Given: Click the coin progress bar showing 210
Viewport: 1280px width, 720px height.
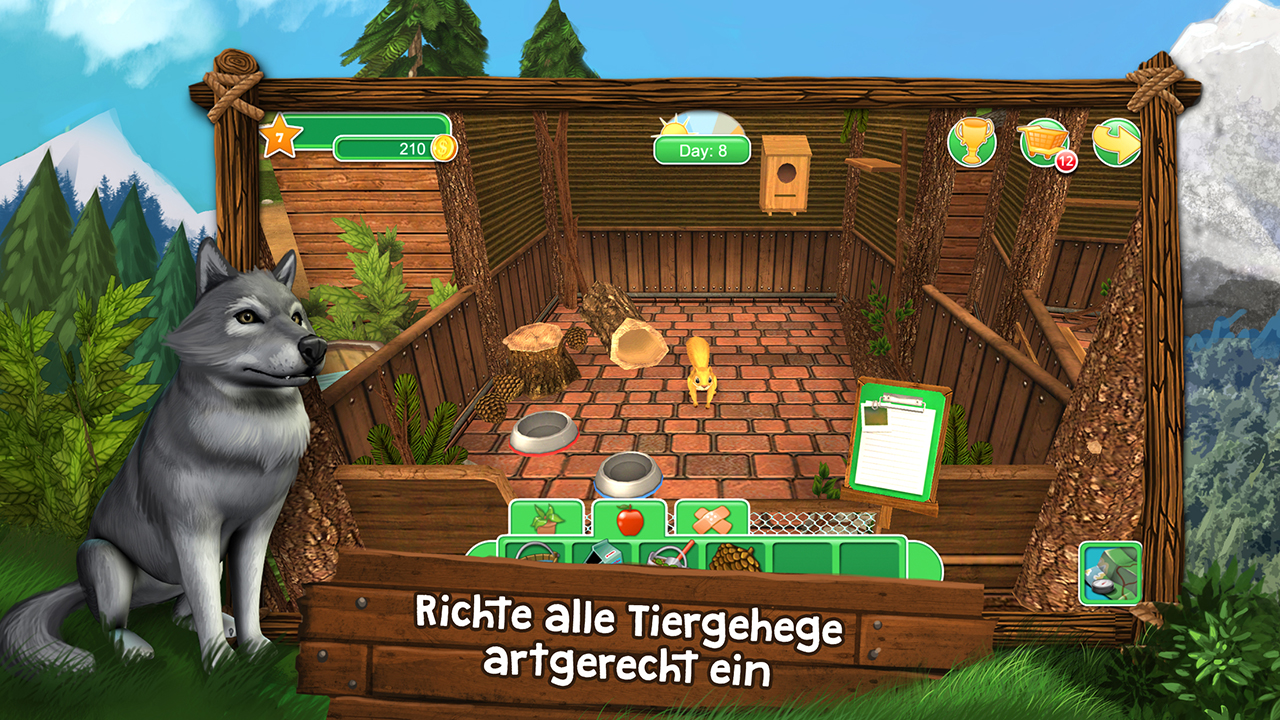Looking at the screenshot, I should tap(390, 147).
